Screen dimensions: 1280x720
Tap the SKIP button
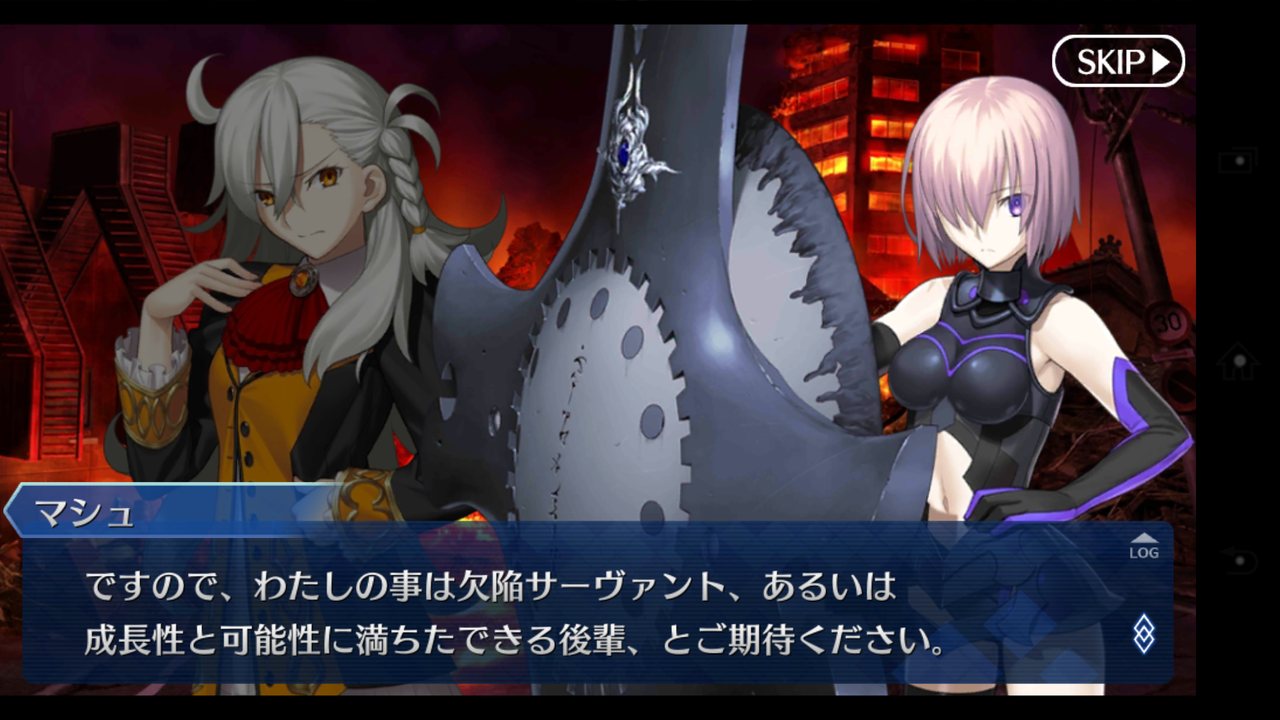point(1118,60)
